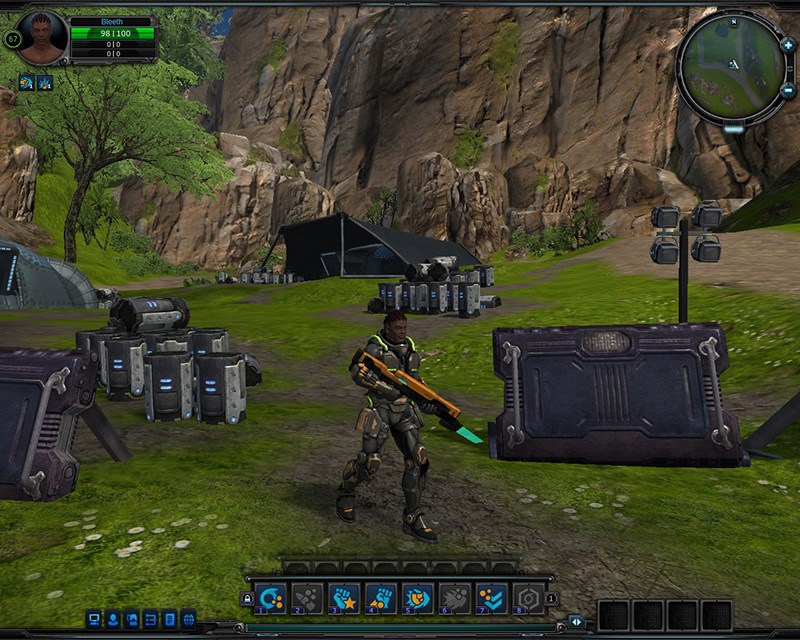
Task: Switch hotbar page with the arrow button
Action: coord(576,621)
